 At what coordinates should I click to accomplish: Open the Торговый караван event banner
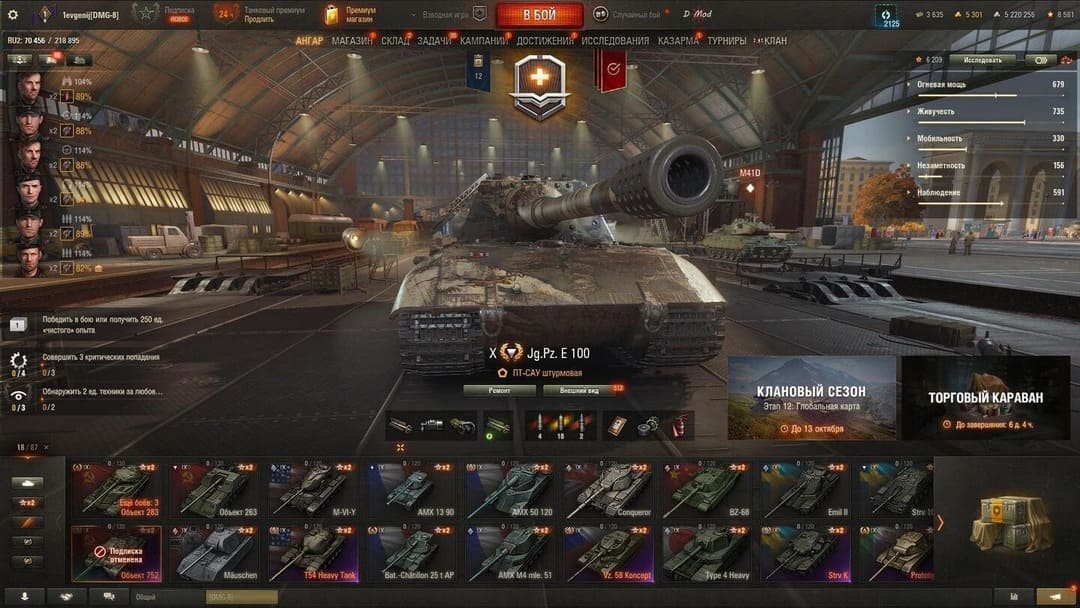tap(985, 398)
